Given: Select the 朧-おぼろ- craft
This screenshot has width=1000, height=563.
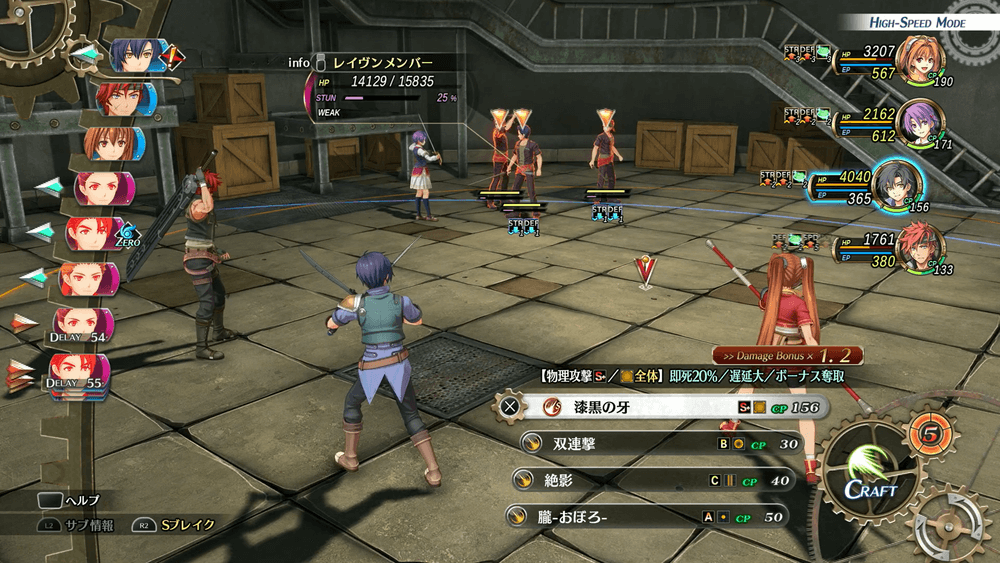Looking at the screenshot, I should 645,517.
